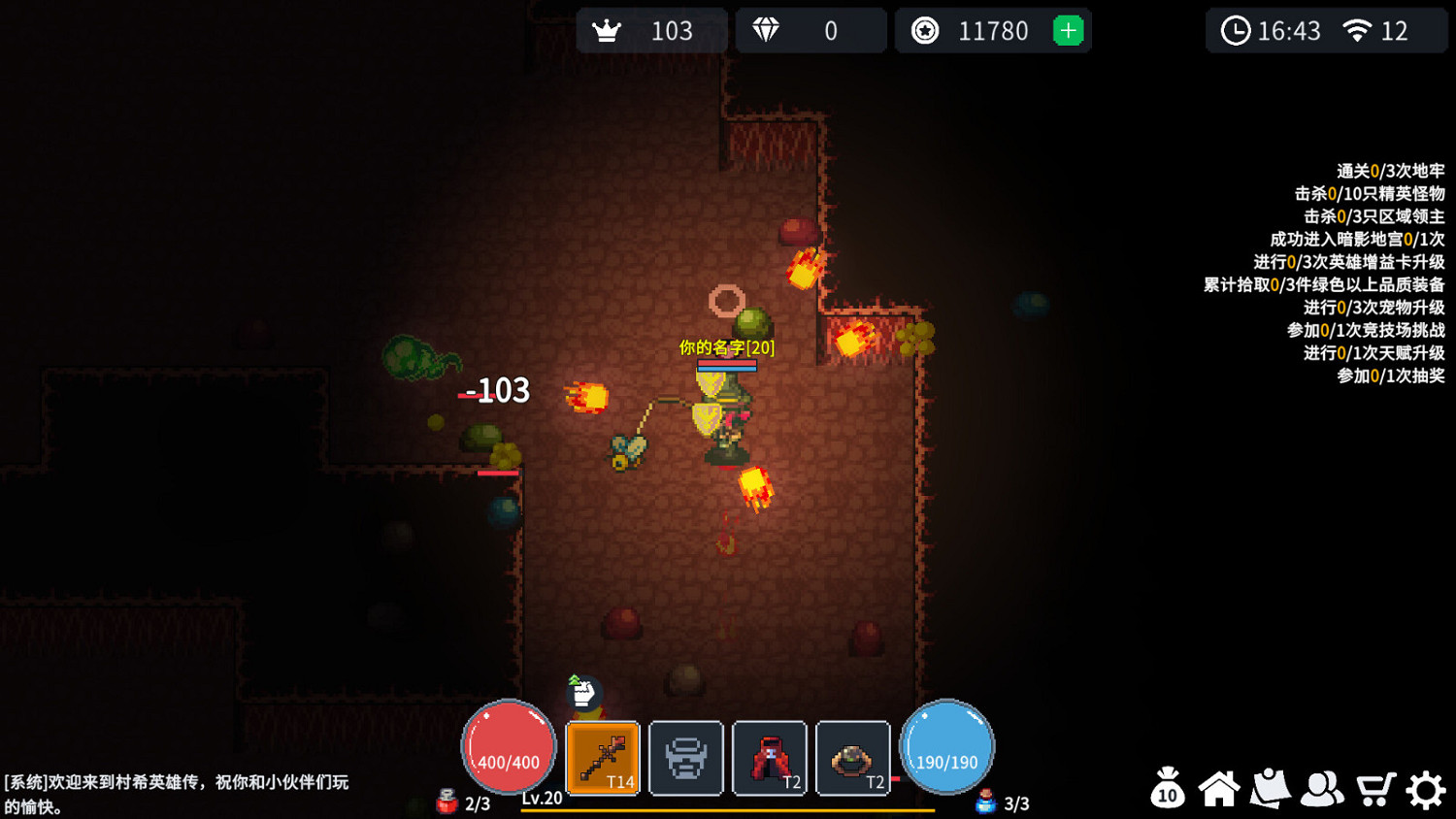Use the blue mana potion
1456x819 pixels.
986,802
